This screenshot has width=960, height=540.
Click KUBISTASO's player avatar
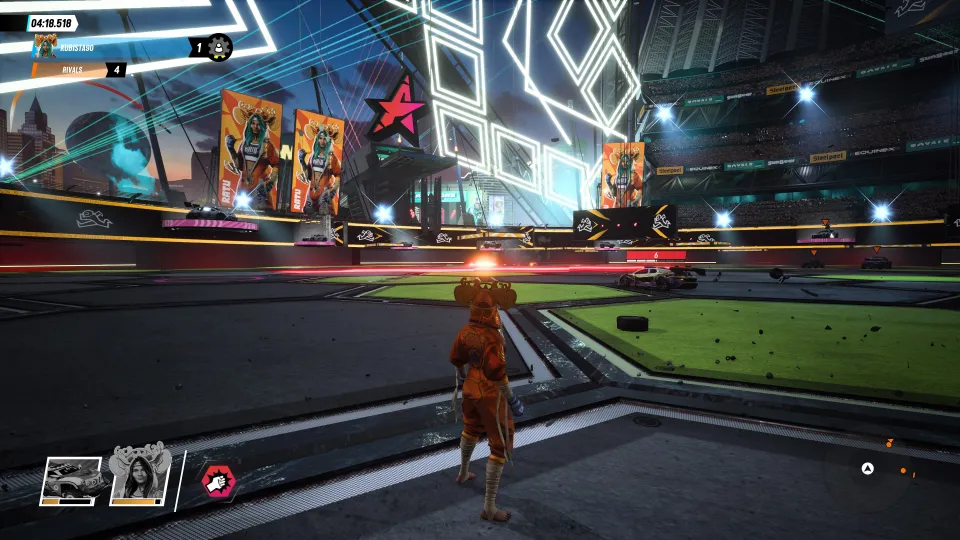45,46
